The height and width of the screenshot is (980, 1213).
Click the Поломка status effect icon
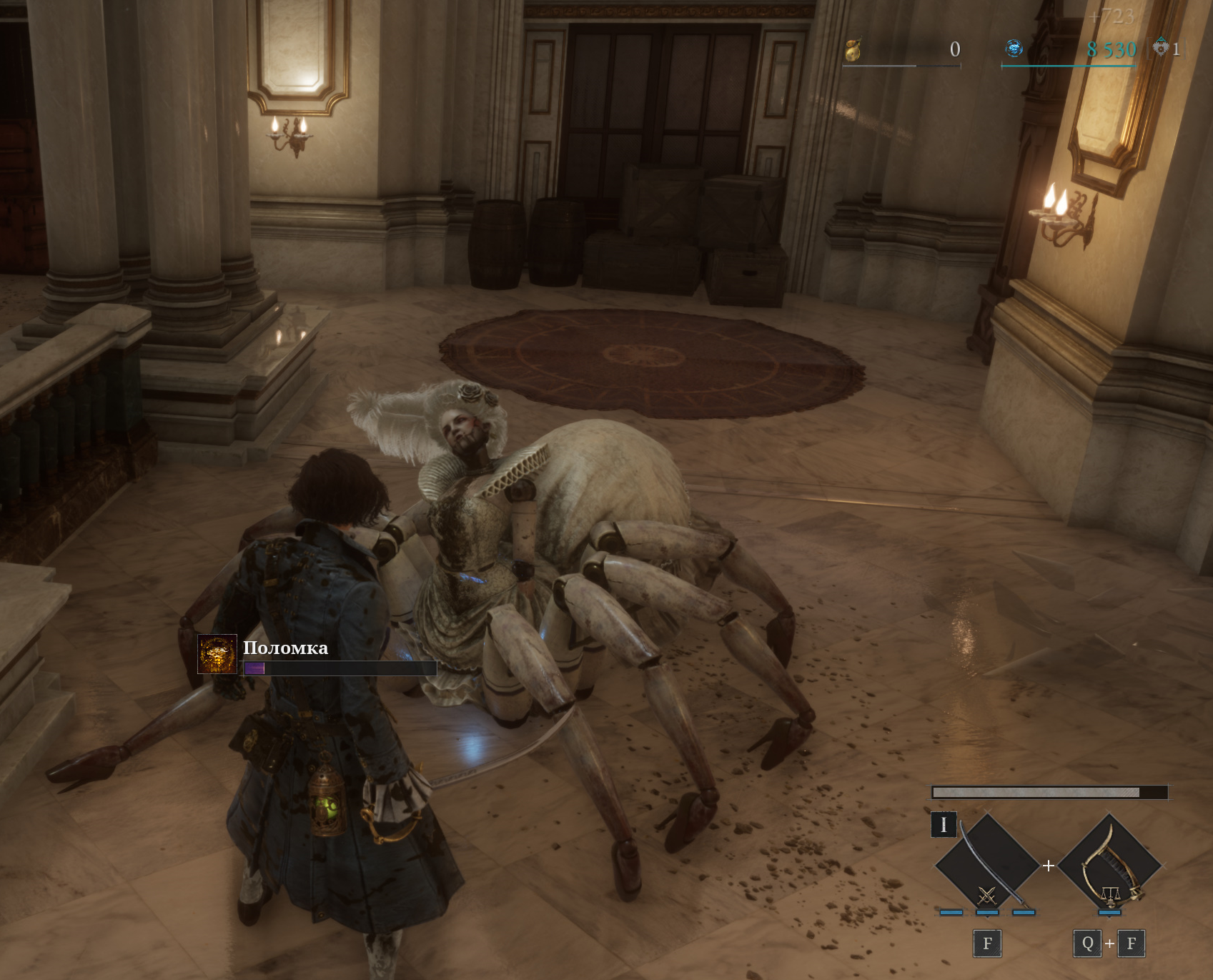[x=217, y=653]
